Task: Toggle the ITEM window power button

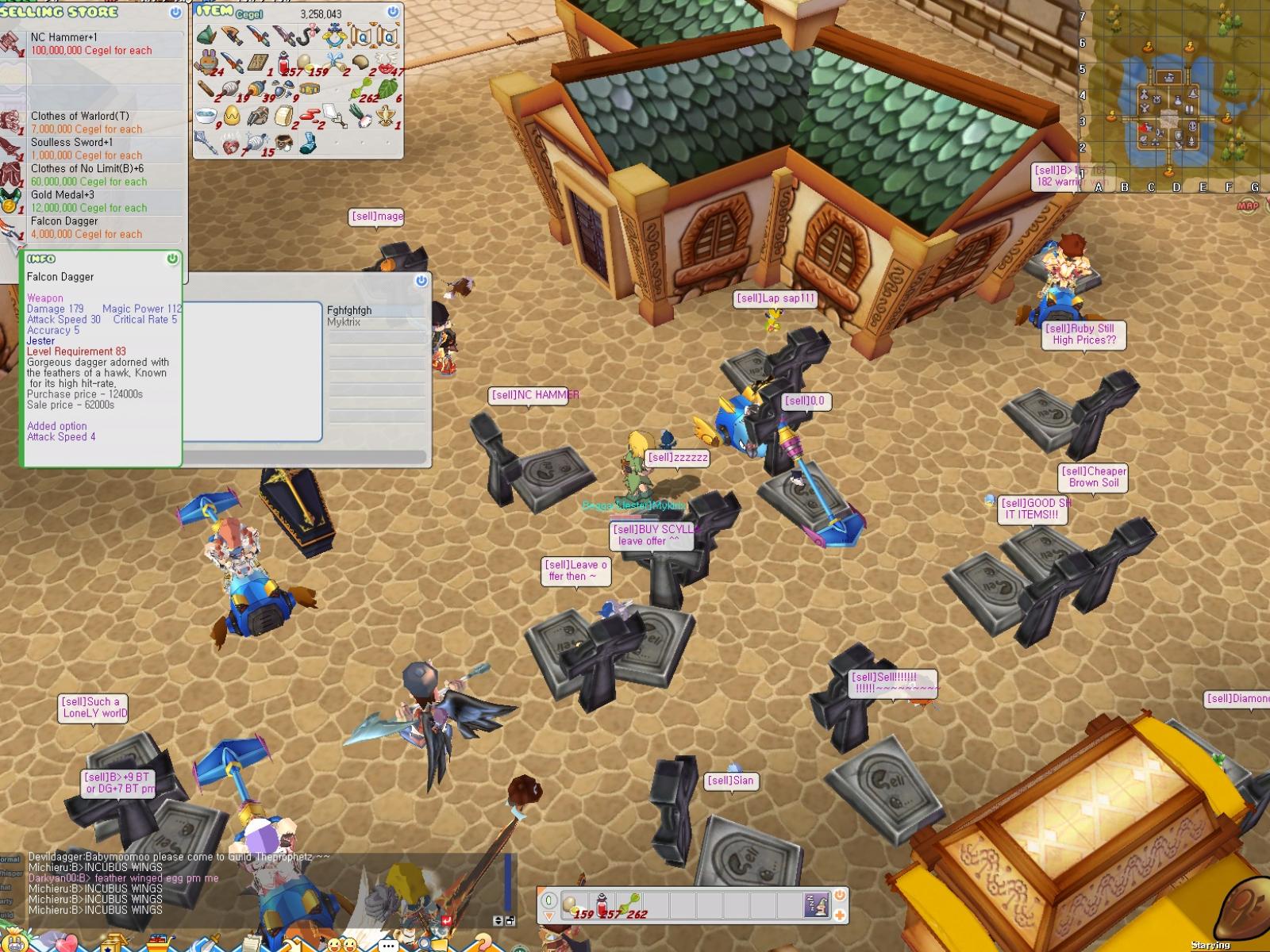Action: [392, 13]
